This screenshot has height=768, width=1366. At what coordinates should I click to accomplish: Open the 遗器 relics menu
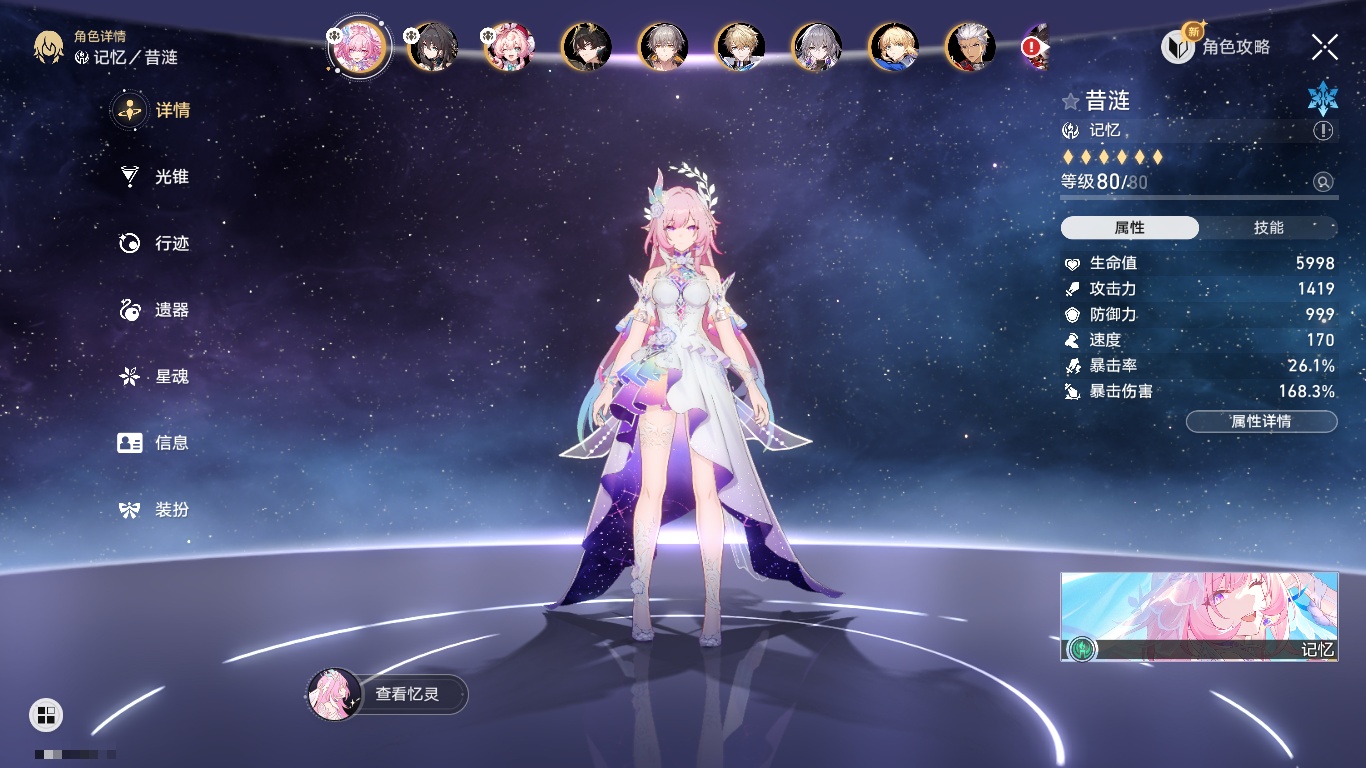click(154, 310)
